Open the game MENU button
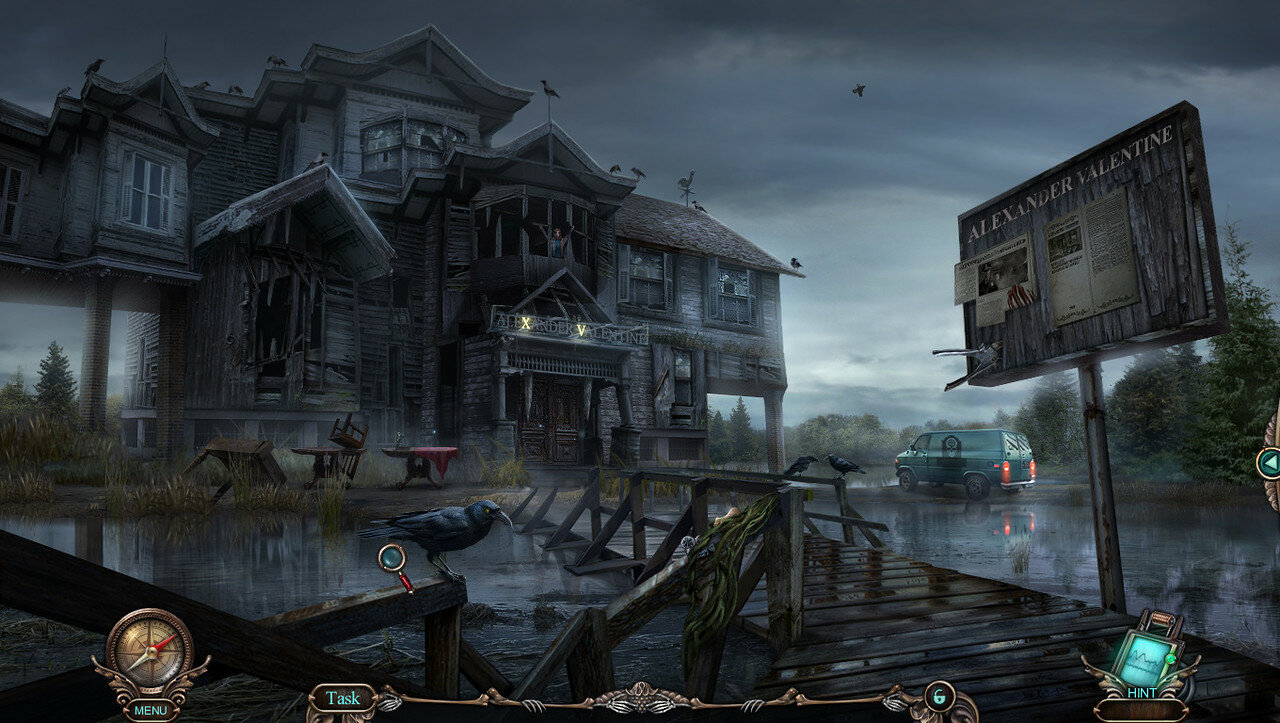This screenshot has width=1280, height=723. click(x=150, y=711)
